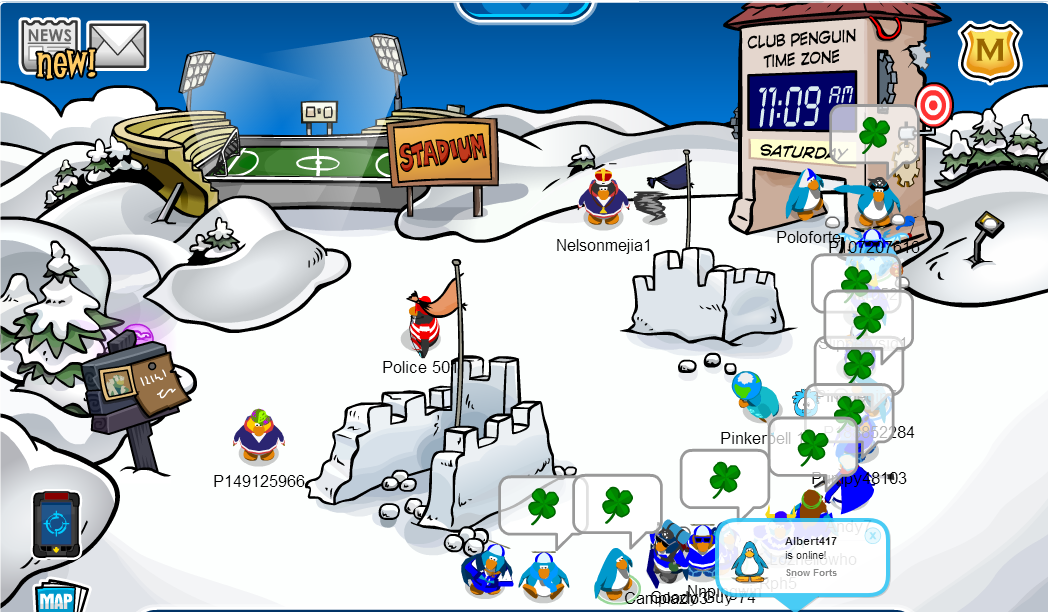This screenshot has width=1048, height=612.
Task: Open the island map
Action: coord(55,598)
